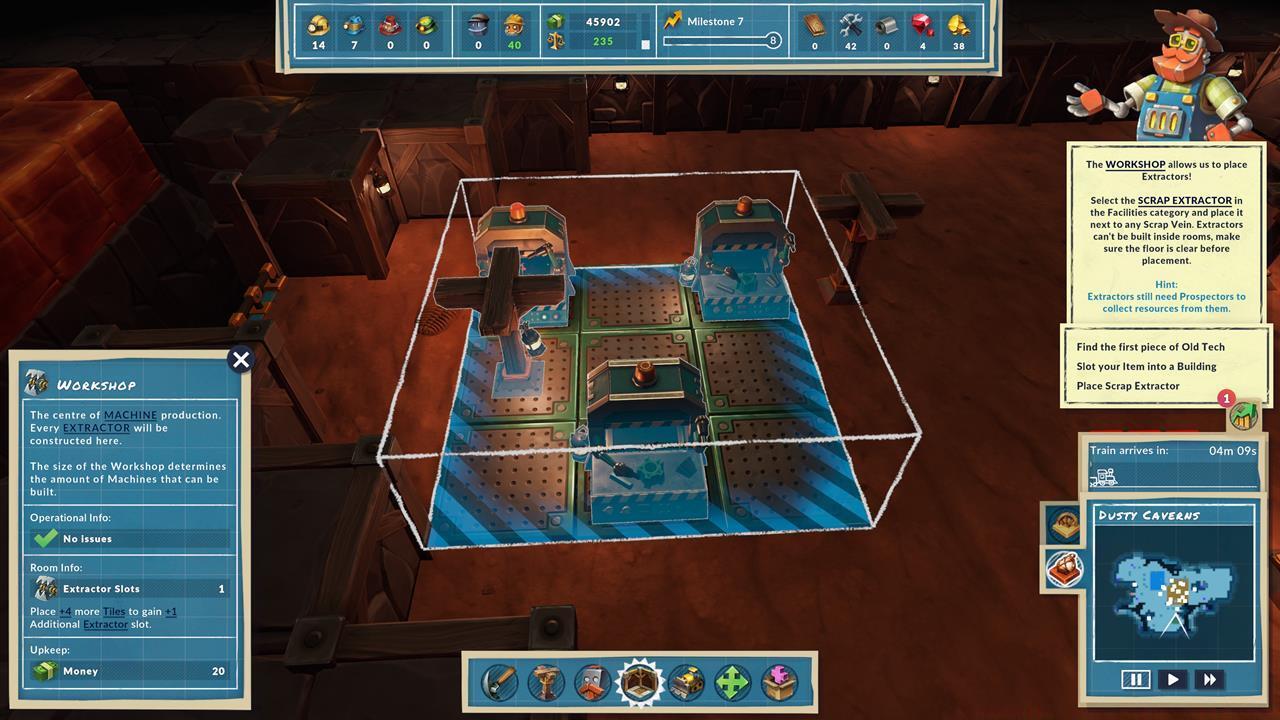Click the notification icon with red badge 1
The image size is (1280, 720).
(x=1243, y=417)
